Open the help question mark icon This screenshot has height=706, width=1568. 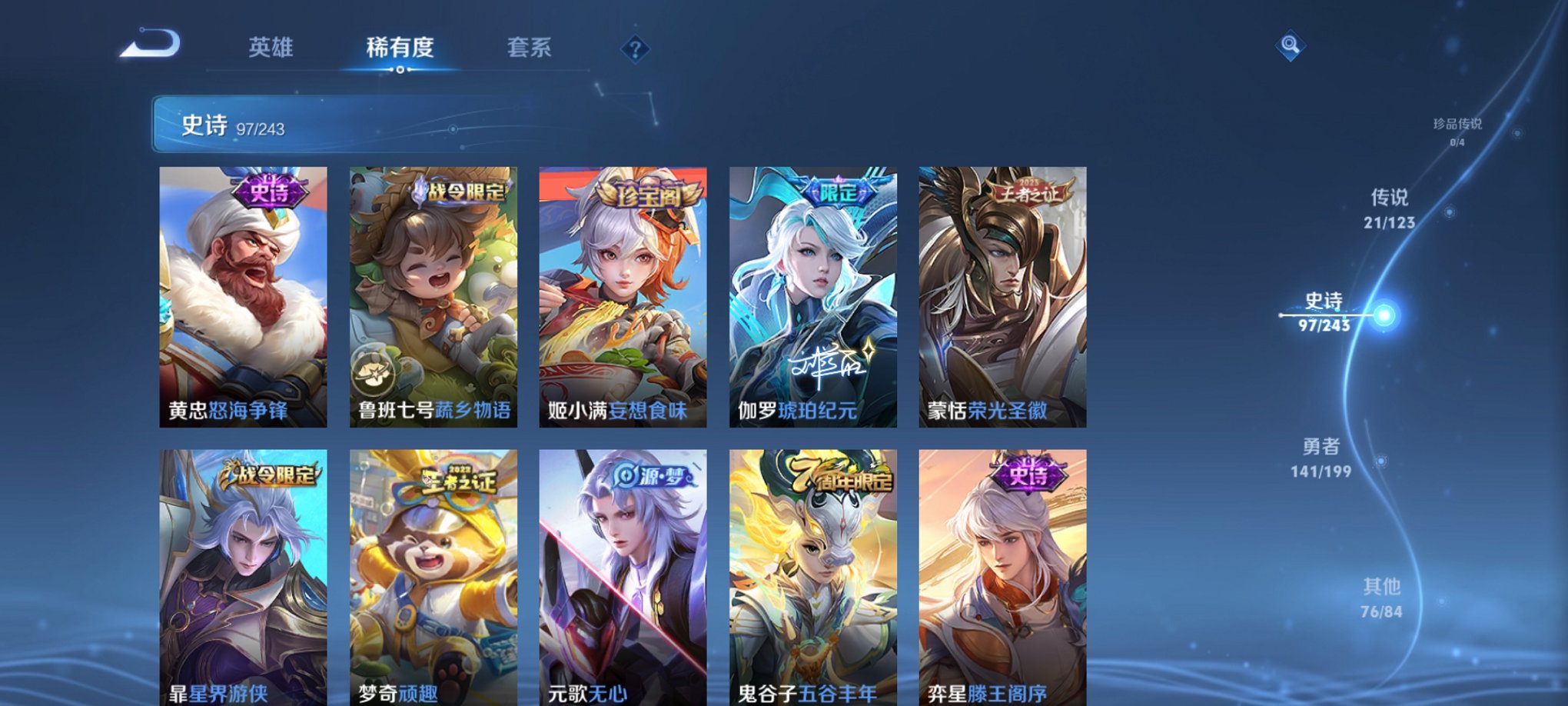coord(634,48)
